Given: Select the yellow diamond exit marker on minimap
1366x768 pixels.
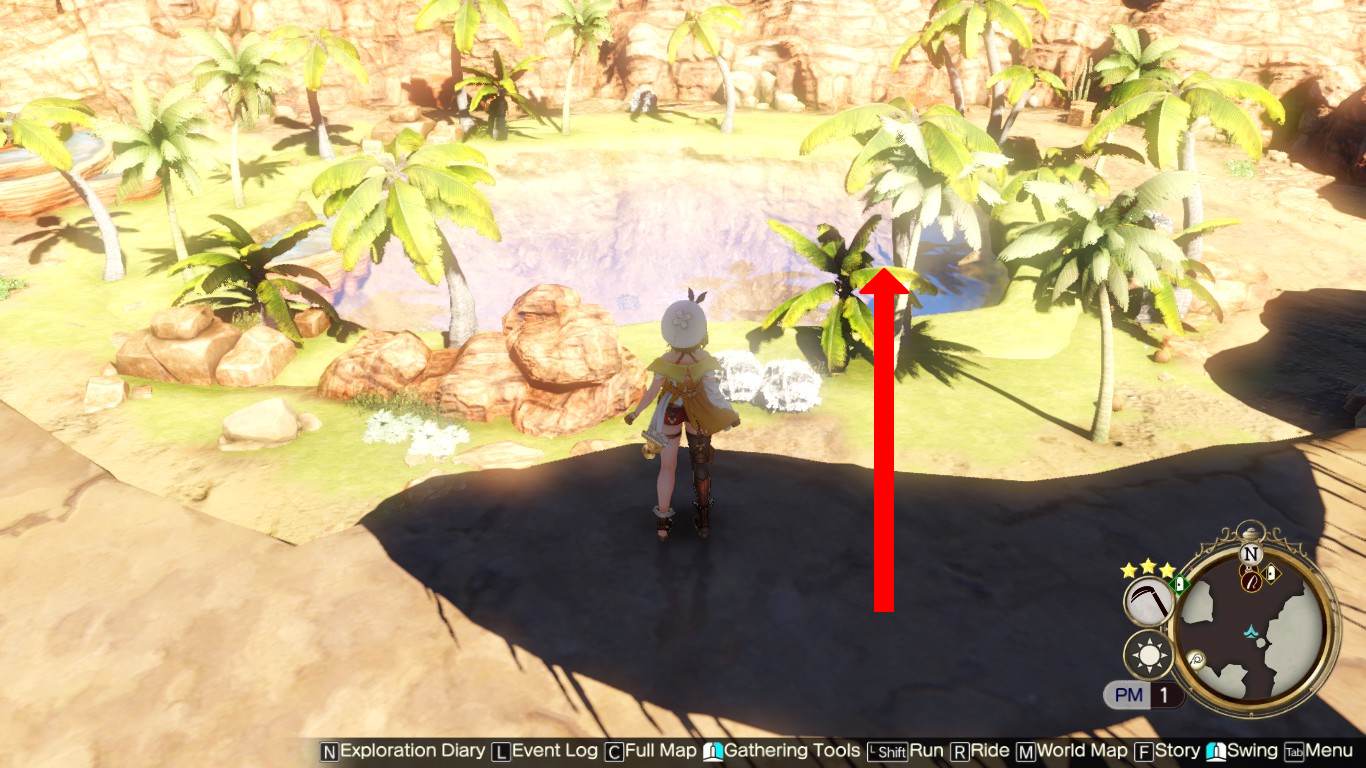Looking at the screenshot, I should 1269,572.
